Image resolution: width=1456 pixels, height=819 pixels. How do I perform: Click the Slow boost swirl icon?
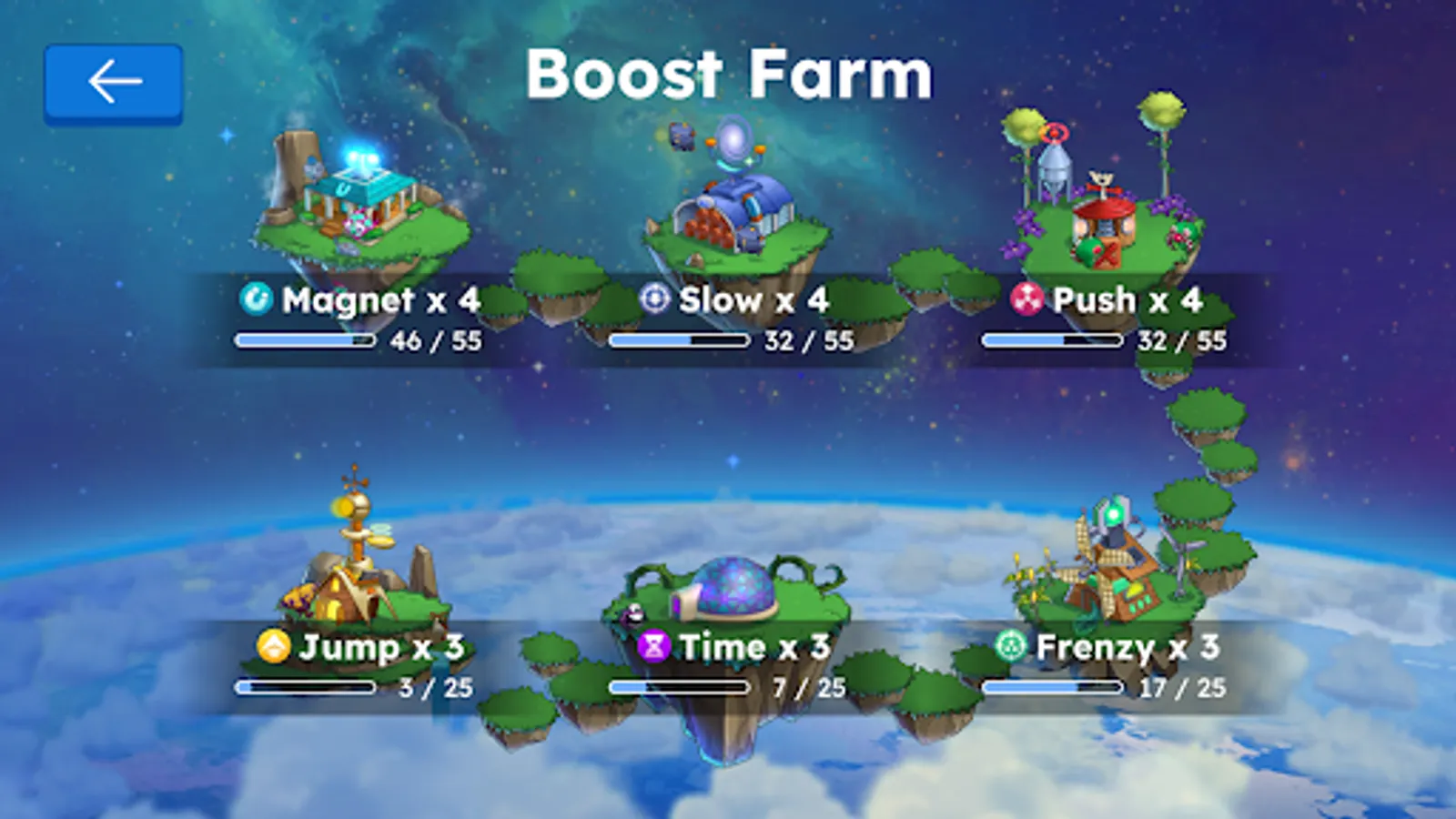(x=653, y=299)
